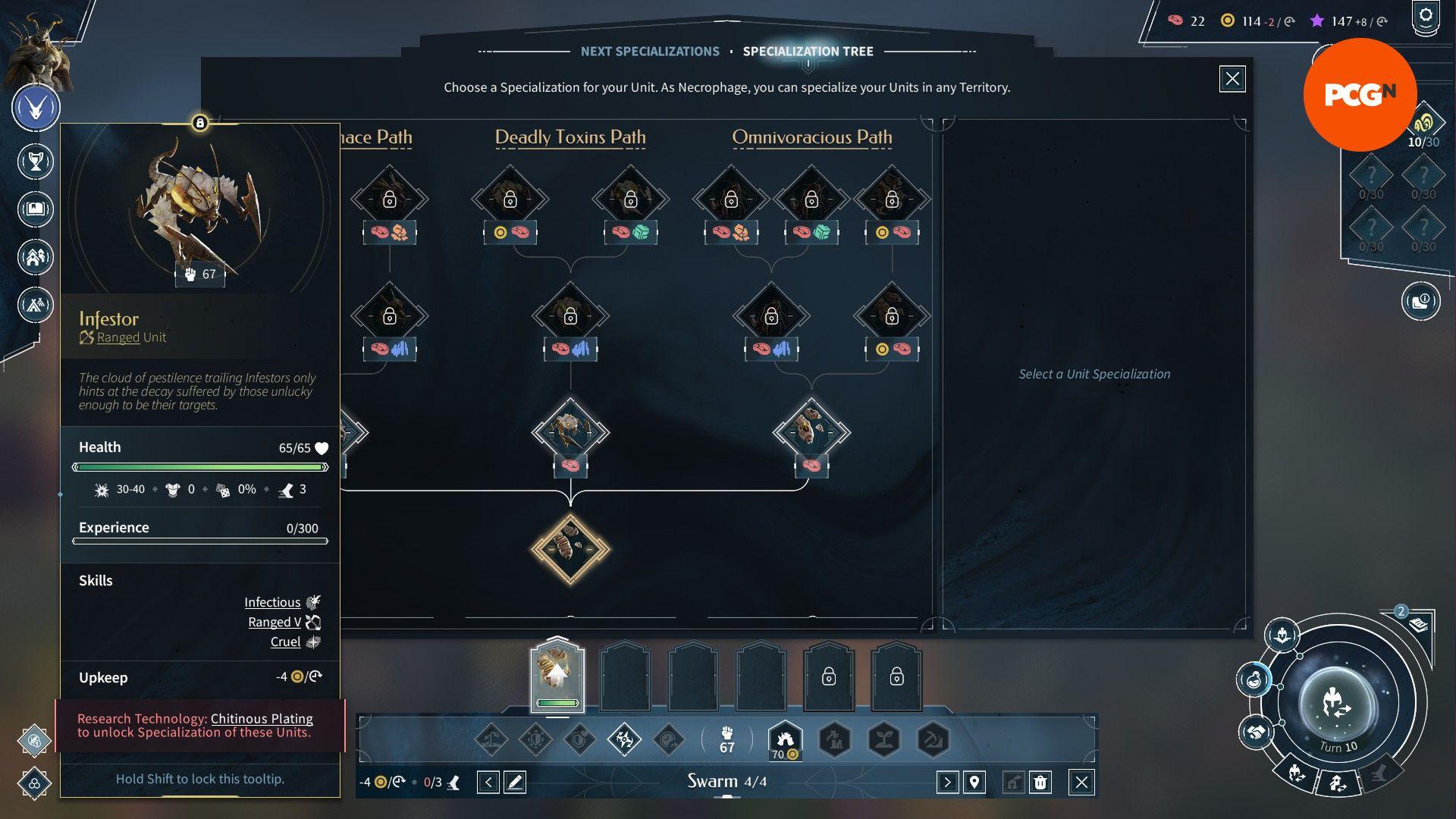The width and height of the screenshot is (1456, 819).
Task: Open the Chitinous Plating technology link
Action: [x=262, y=718]
